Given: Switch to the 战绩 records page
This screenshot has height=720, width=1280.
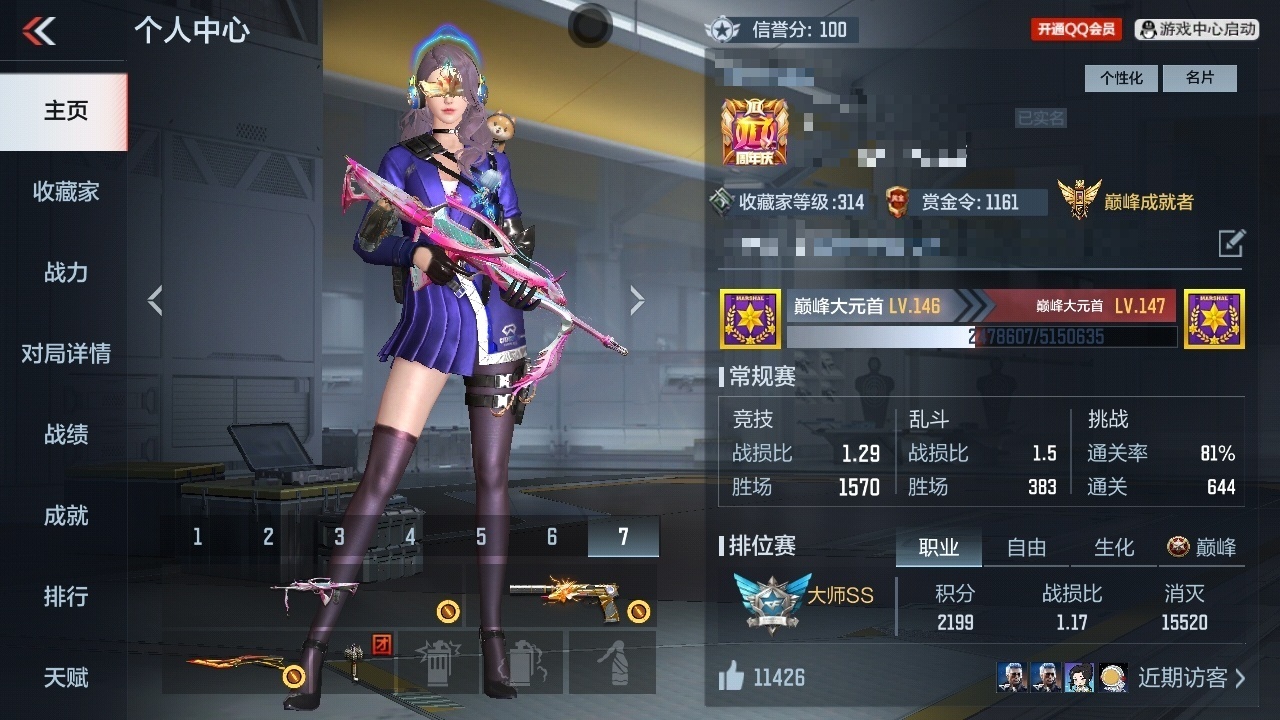Looking at the screenshot, I should (x=65, y=434).
